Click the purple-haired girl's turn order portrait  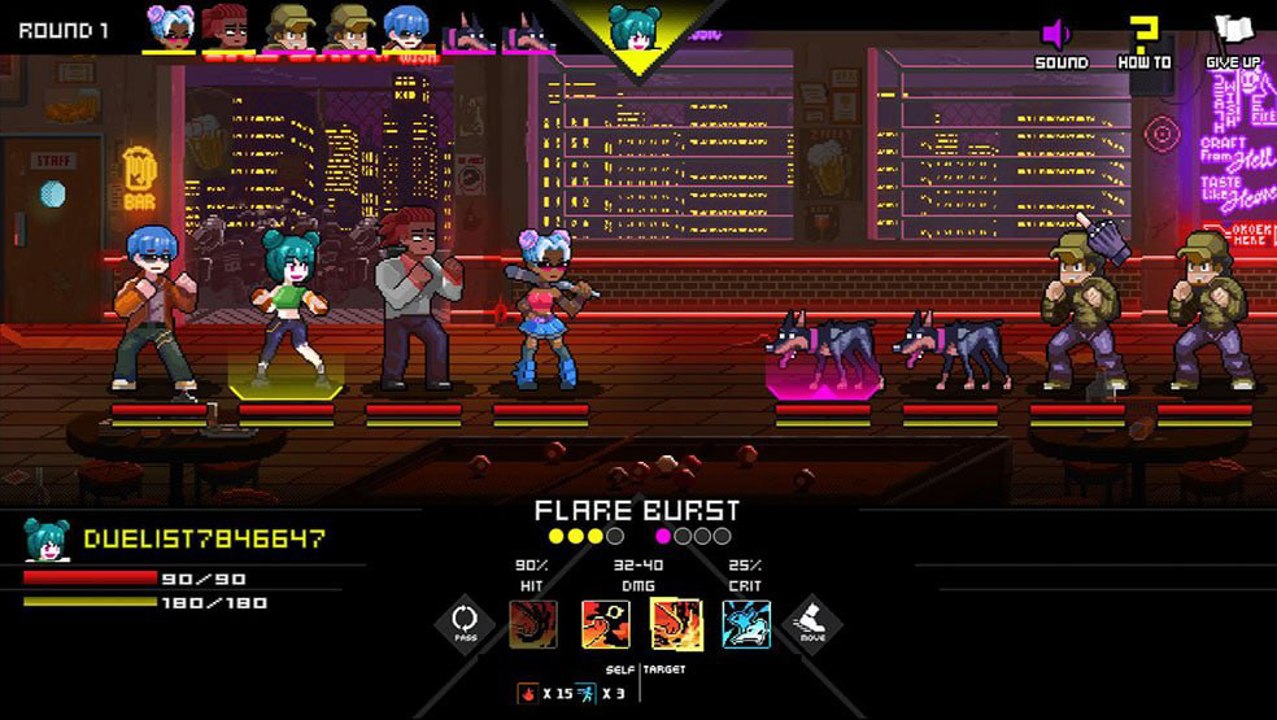tap(170, 28)
